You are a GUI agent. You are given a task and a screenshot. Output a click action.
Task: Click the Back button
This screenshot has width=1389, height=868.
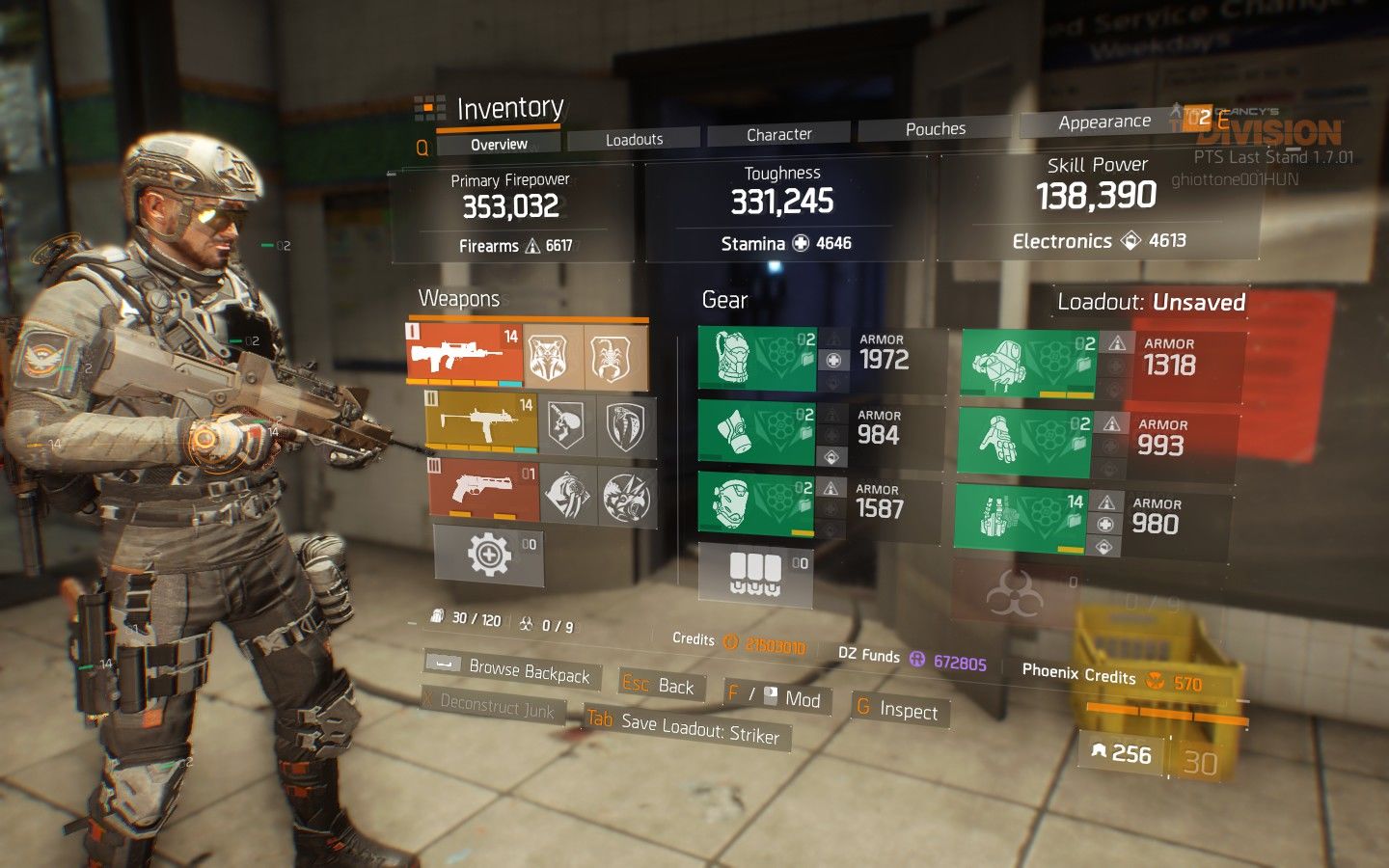(661, 685)
